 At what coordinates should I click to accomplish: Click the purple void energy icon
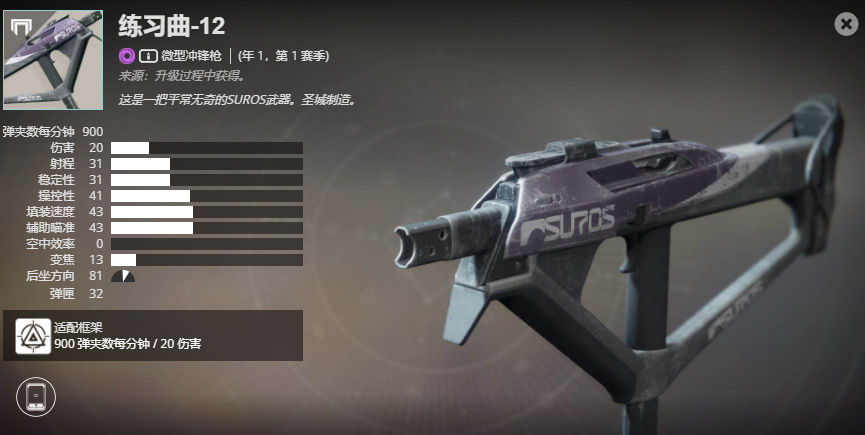[x=127, y=56]
